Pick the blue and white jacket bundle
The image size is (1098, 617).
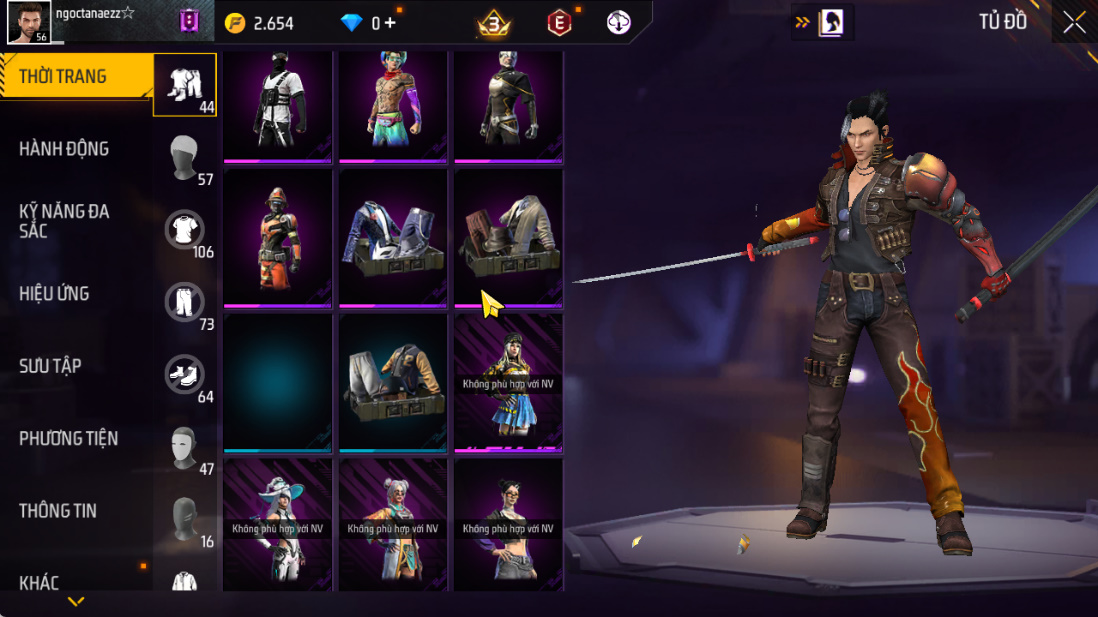tap(393, 238)
